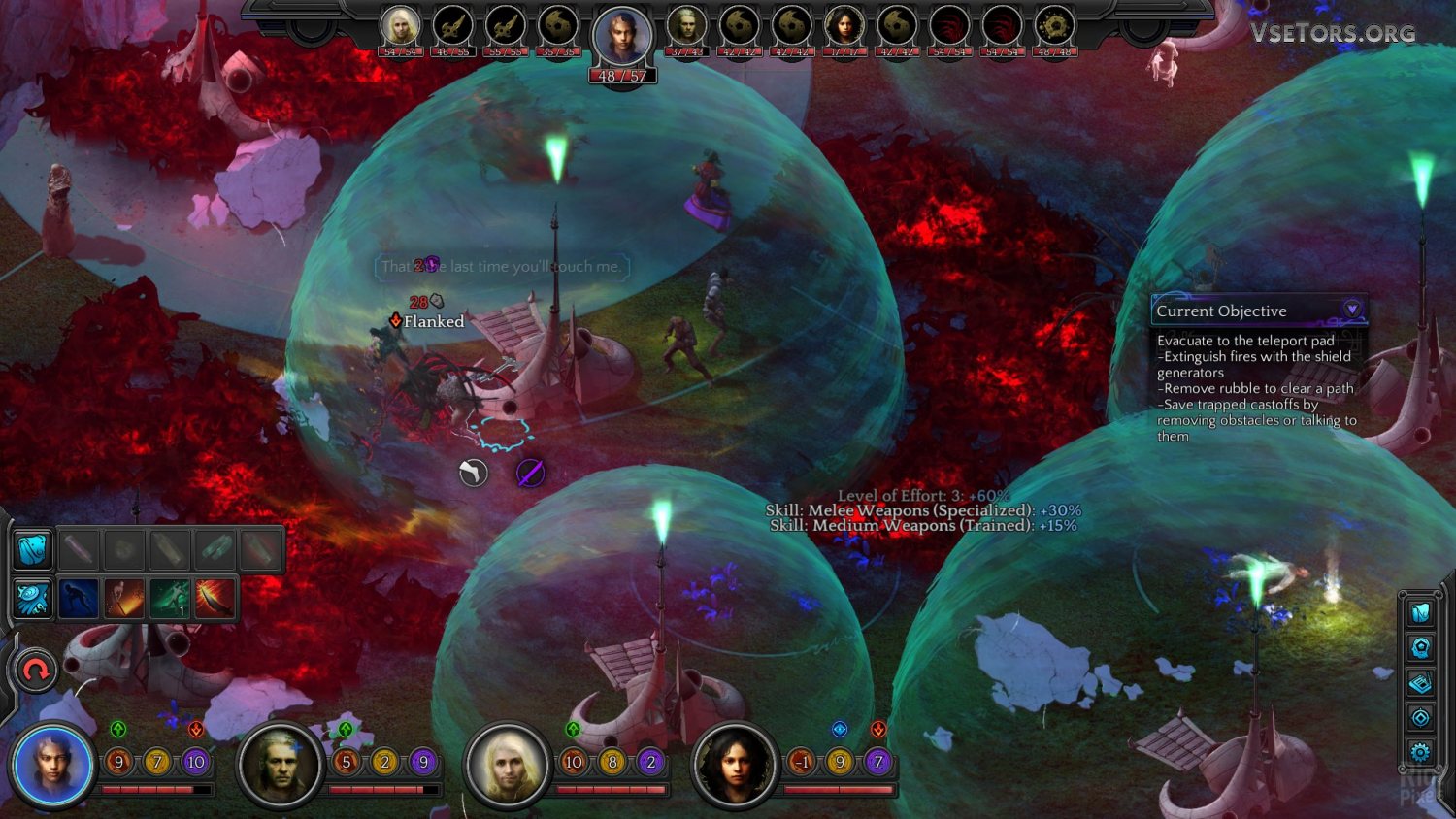1456x819 pixels.
Task: Activate the flaming dagger ability
Action: [x=215, y=599]
